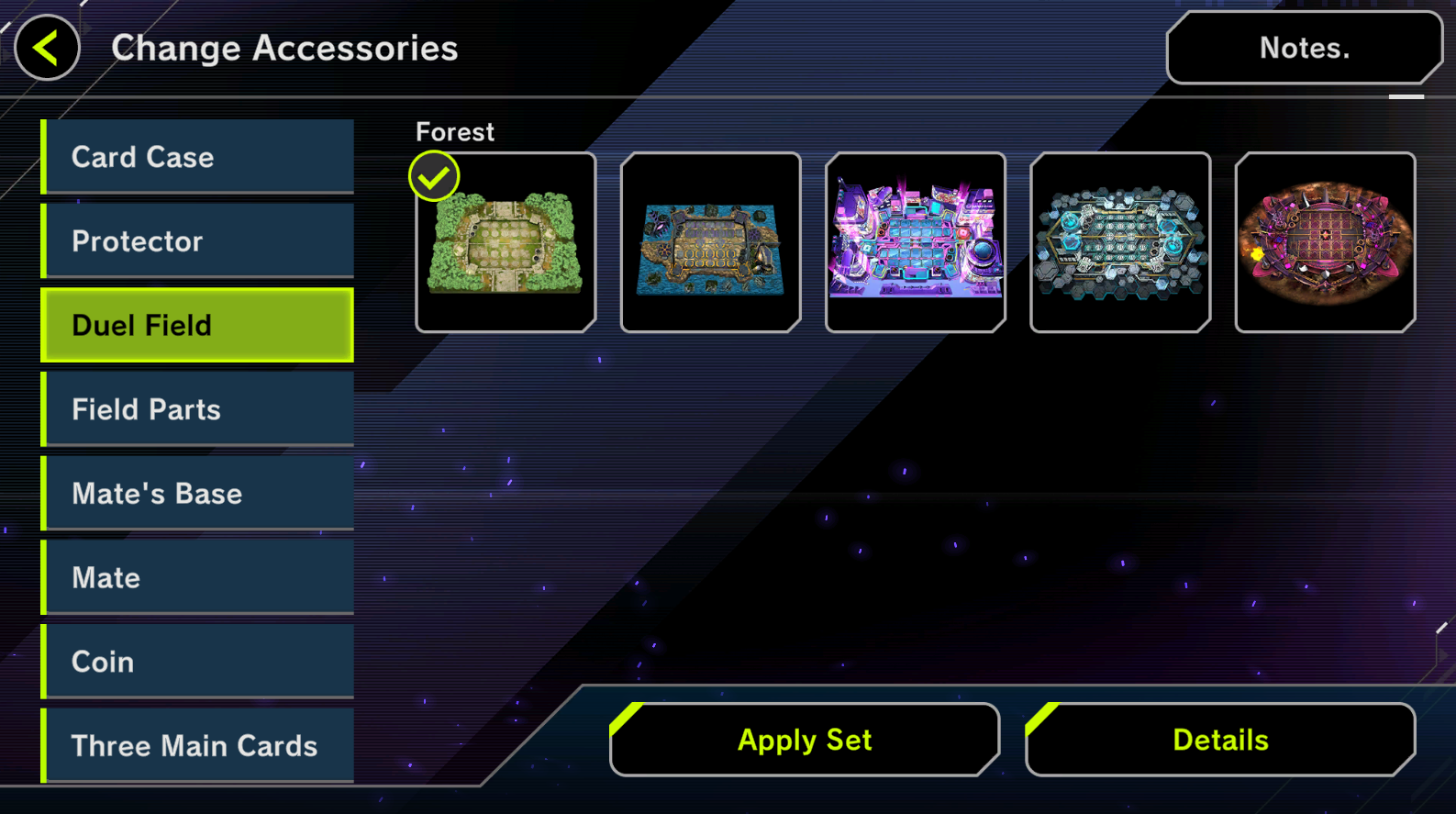Select the Protector category
The image size is (1456, 814).
pyautogui.click(x=198, y=241)
